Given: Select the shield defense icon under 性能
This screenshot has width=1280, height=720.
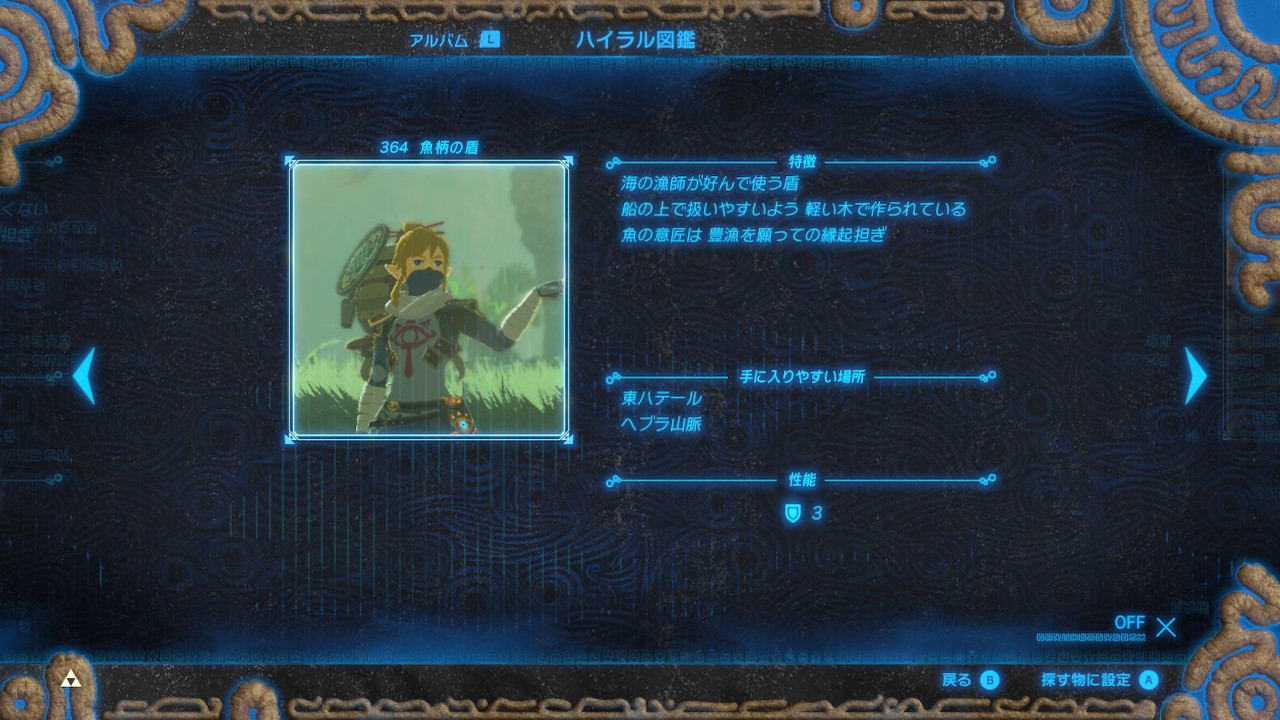Looking at the screenshot, I should [791, 513].
